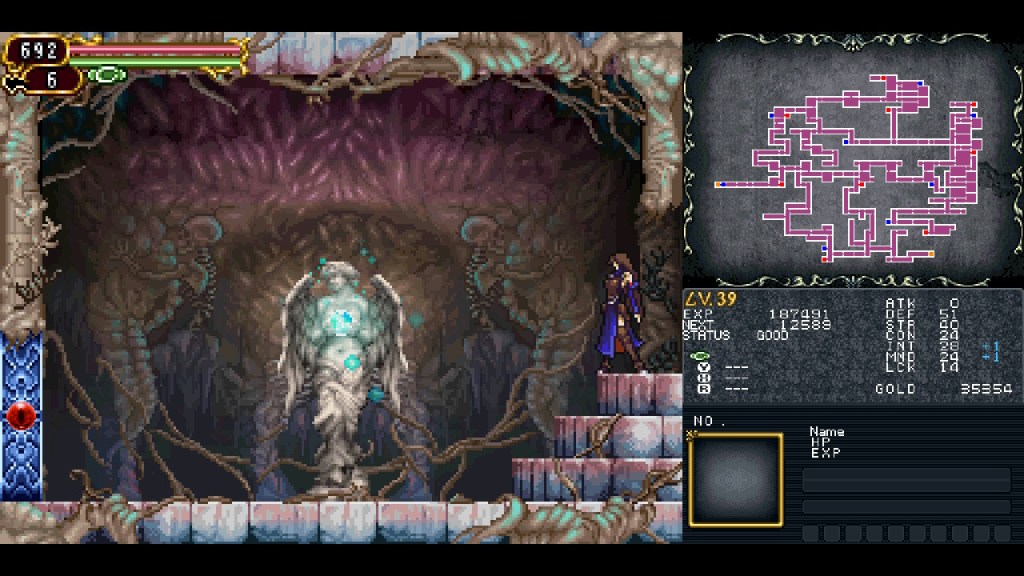Open the castle map on the top screen

[x=852, y=160]
